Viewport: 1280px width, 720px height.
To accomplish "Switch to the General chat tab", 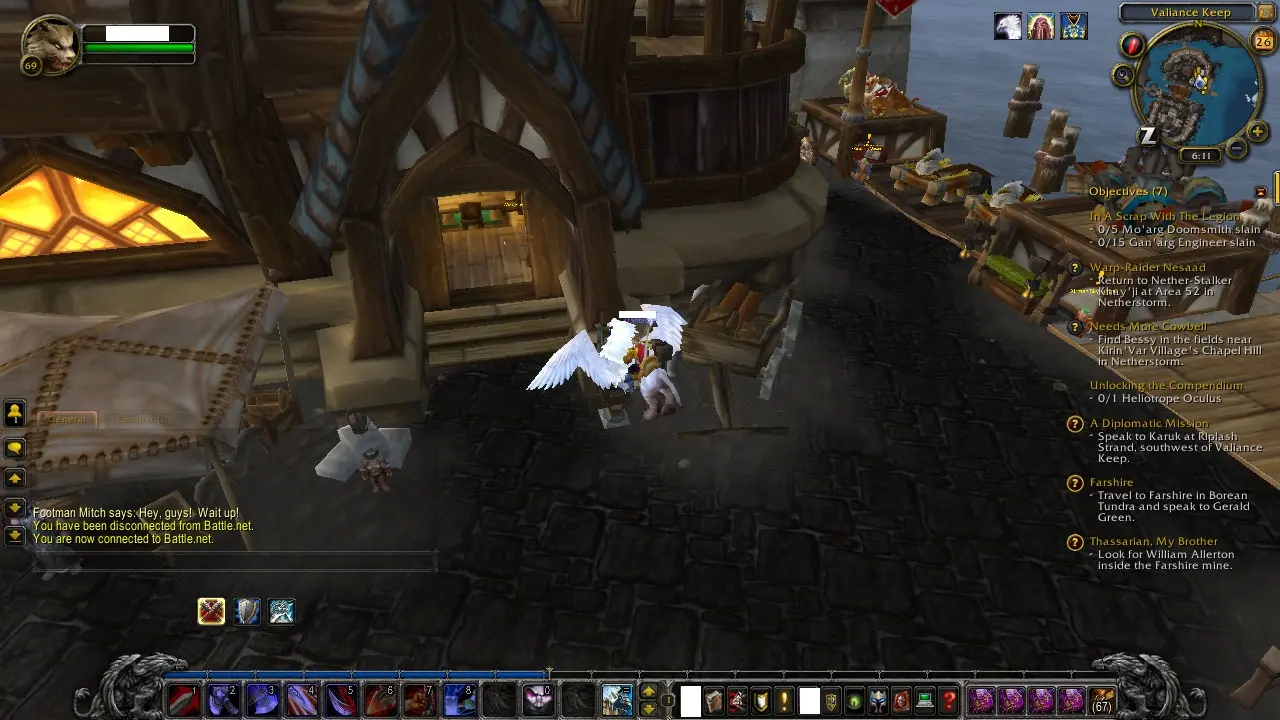I will 67,419.
